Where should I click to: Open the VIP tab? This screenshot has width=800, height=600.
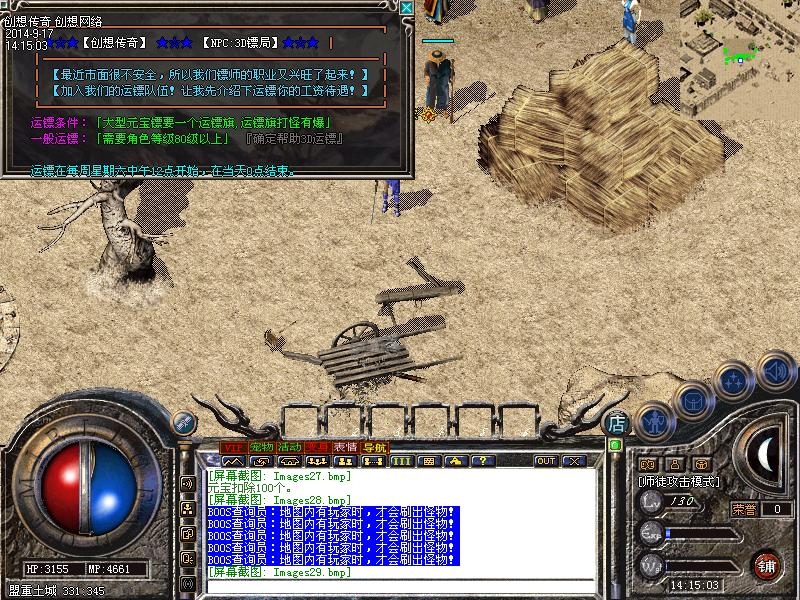[233, 447]
